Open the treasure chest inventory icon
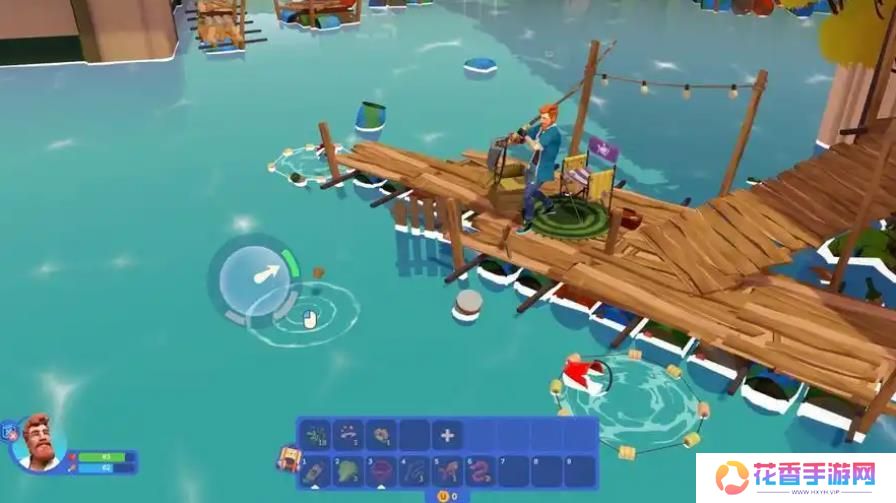 tap(288, 459)
